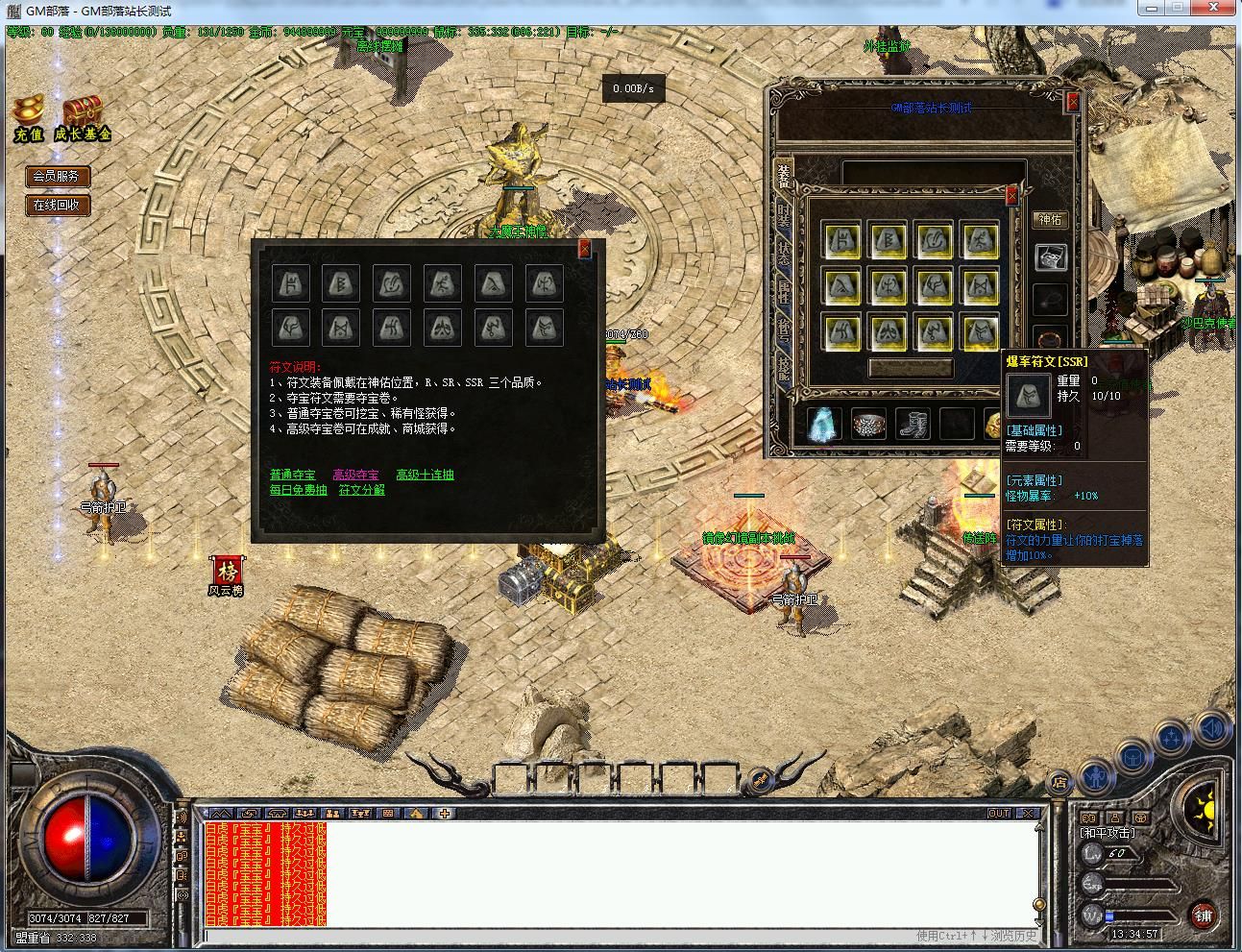
Task: Open the 风云榜 ranking banner
Action: (x=228, y=574)
